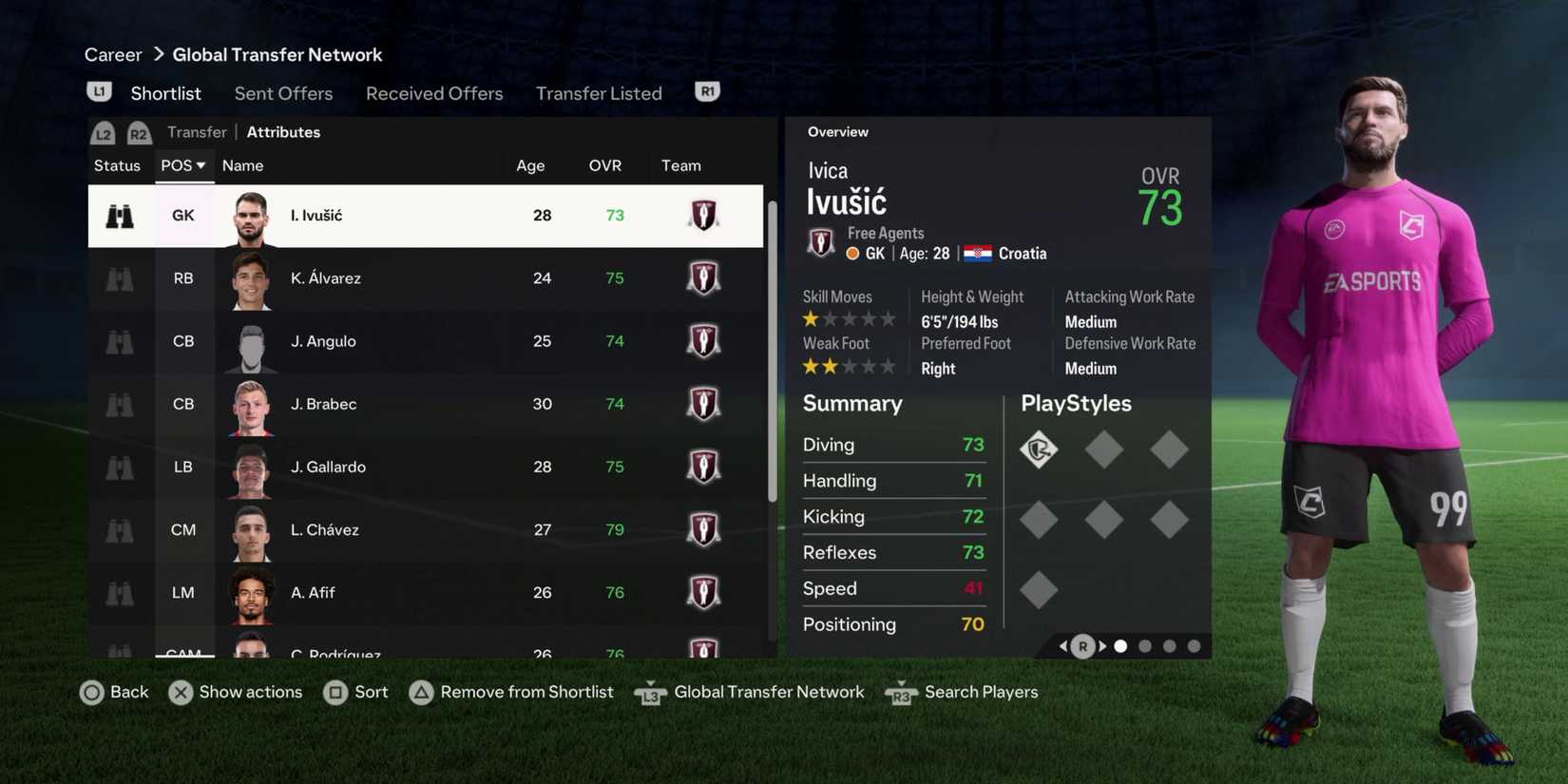Click the team crest beside L. Chávez
This screenshot has height=784, width=1568.
[x=703, y=529]
